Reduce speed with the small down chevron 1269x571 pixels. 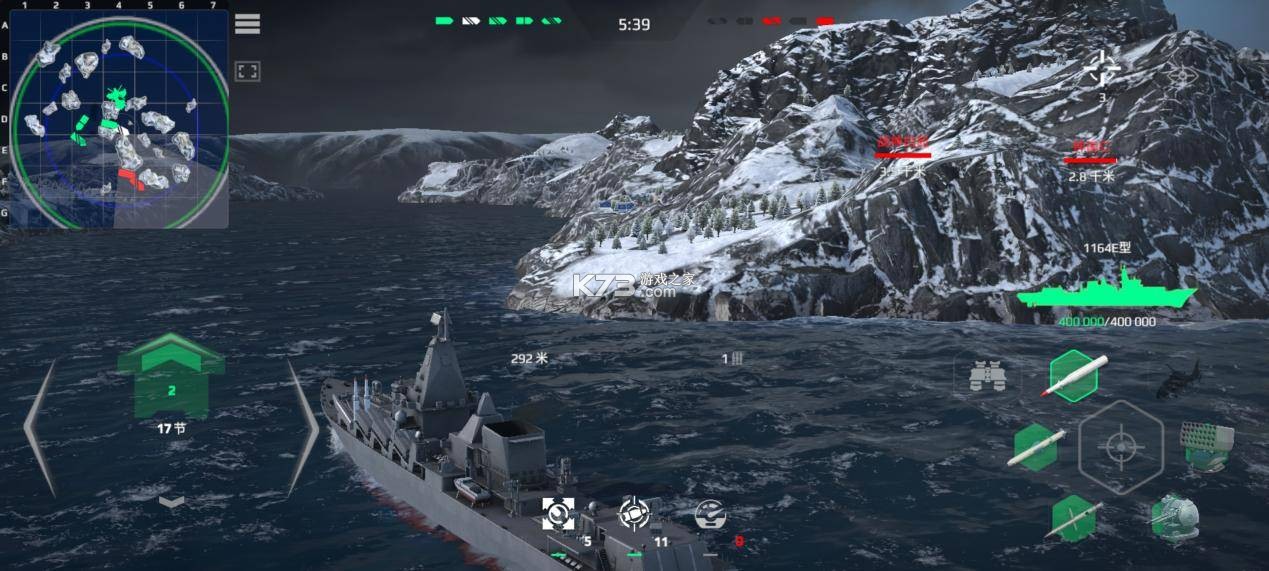point(172,500)
